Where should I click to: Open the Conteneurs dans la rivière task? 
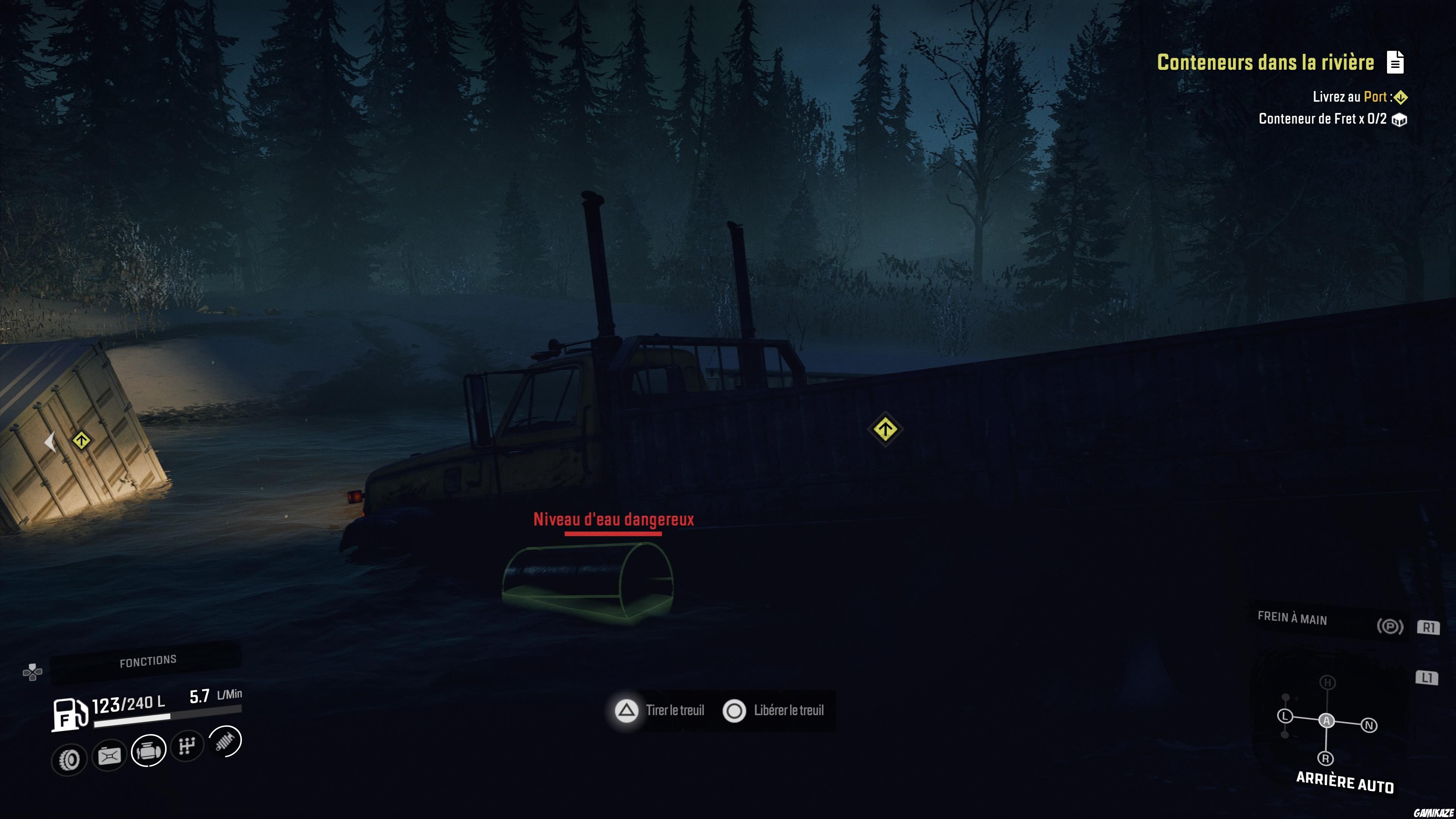1265,62
